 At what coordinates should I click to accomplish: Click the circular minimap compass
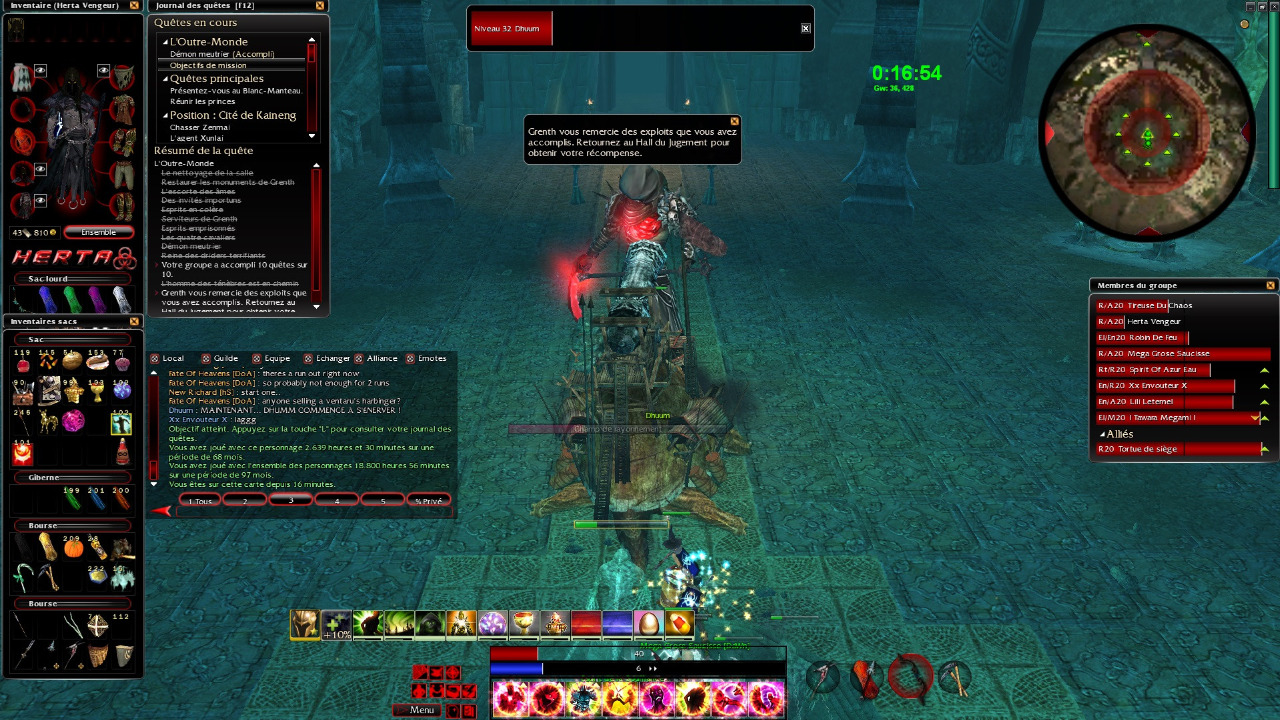coord(1147,133)
